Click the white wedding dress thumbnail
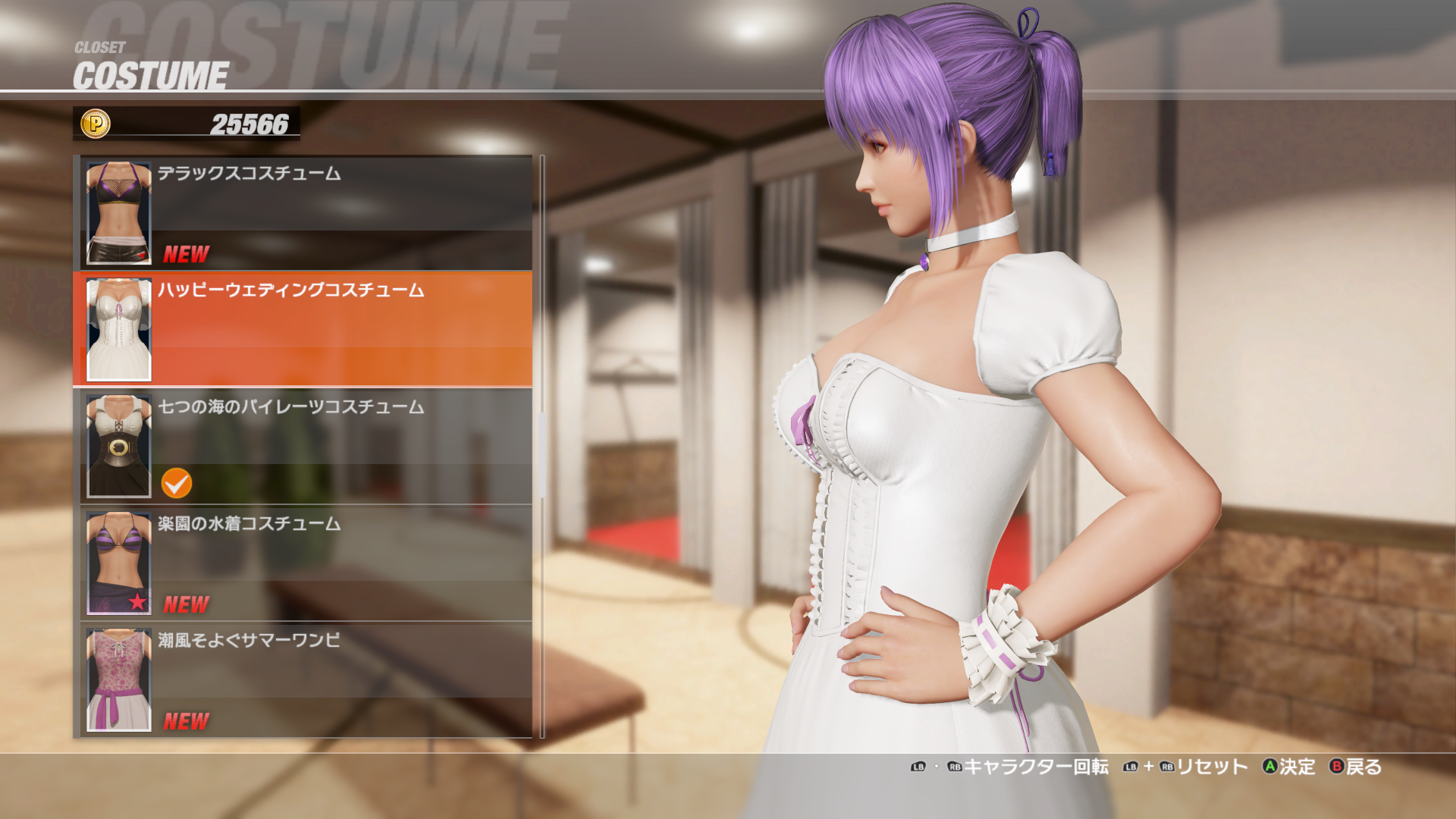 point(119,329)
